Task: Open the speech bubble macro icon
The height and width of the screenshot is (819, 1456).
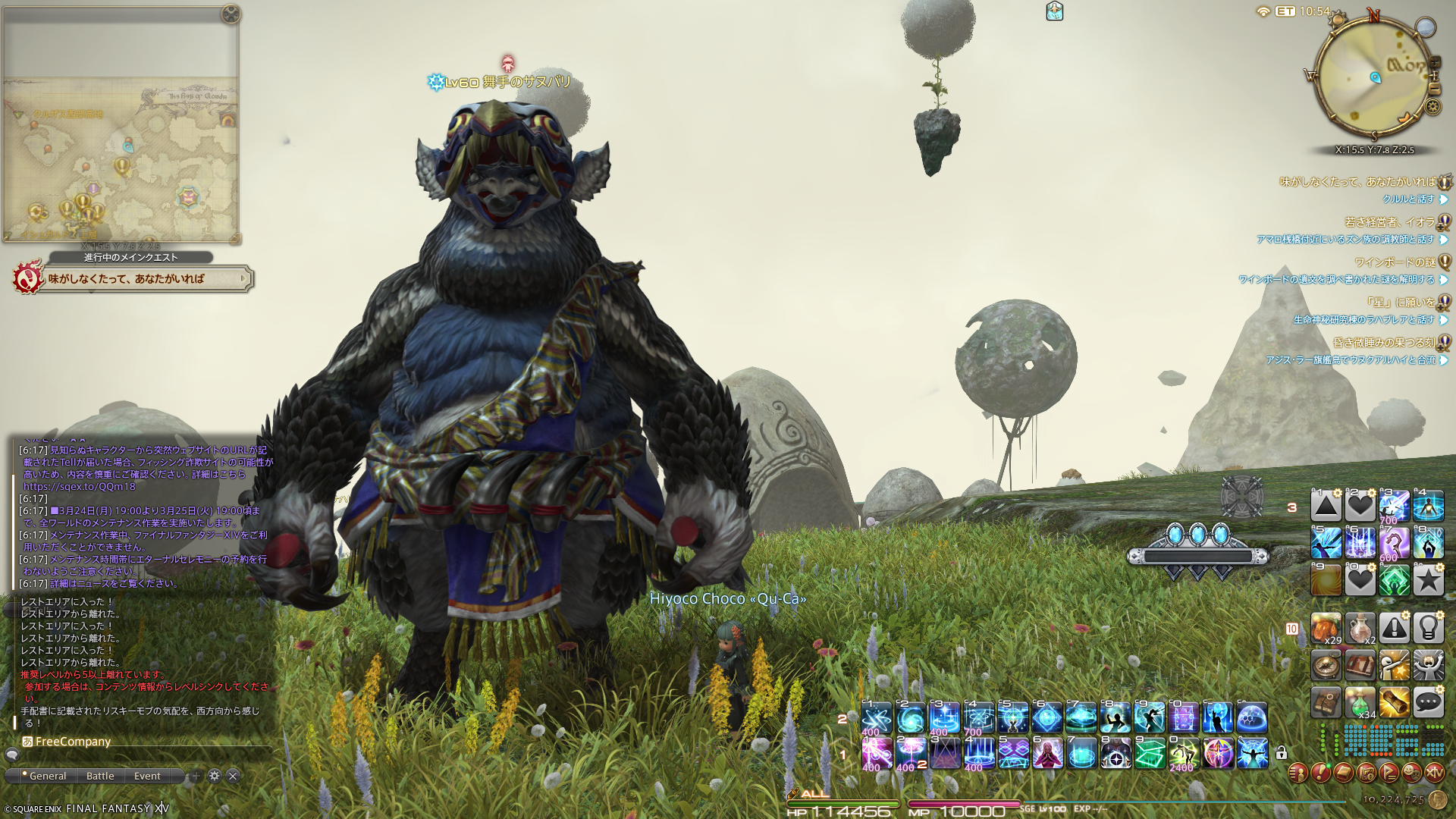Action: [x=1428, y=703]
